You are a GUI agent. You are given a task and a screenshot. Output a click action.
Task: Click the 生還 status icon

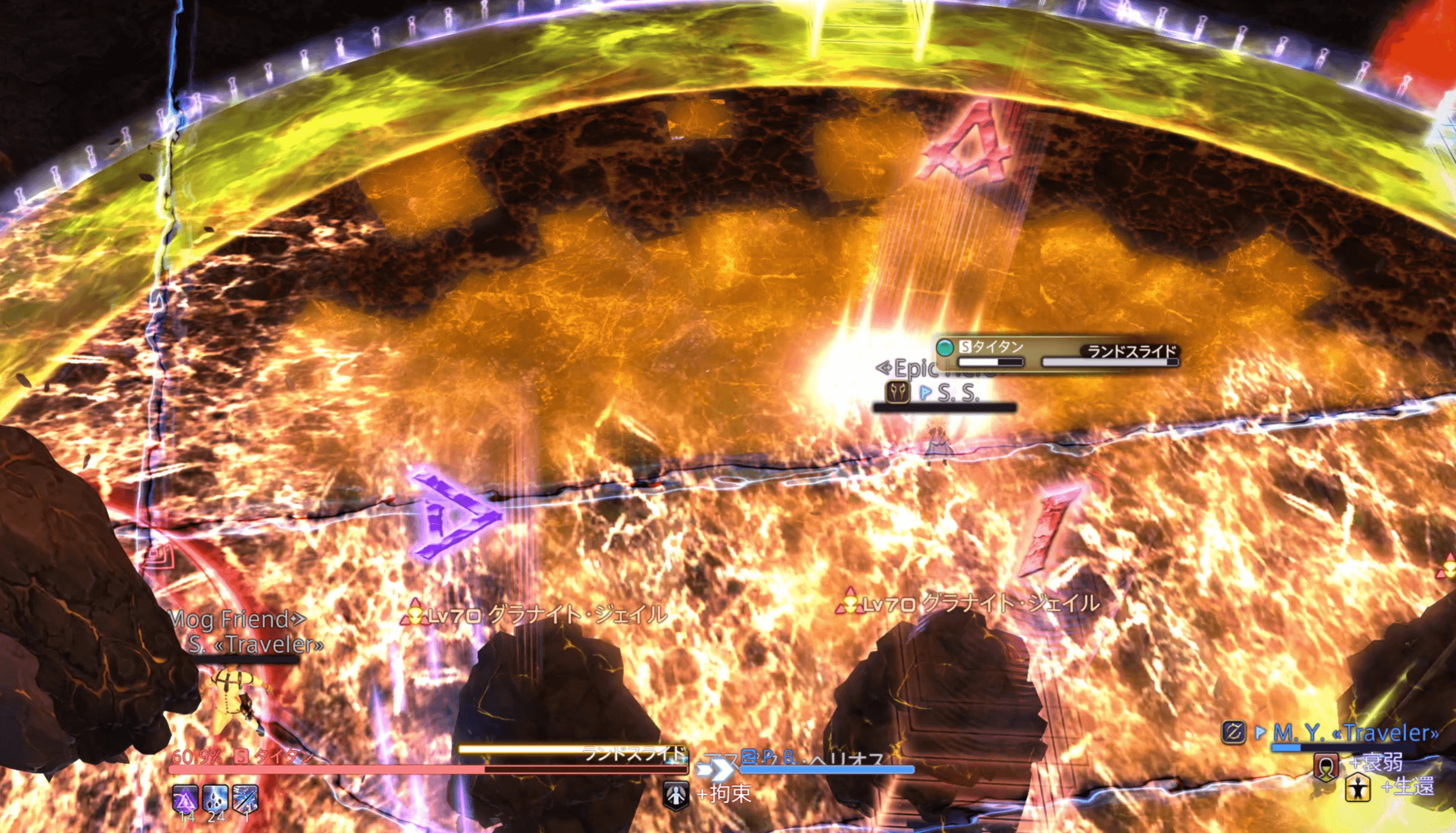1357,788
